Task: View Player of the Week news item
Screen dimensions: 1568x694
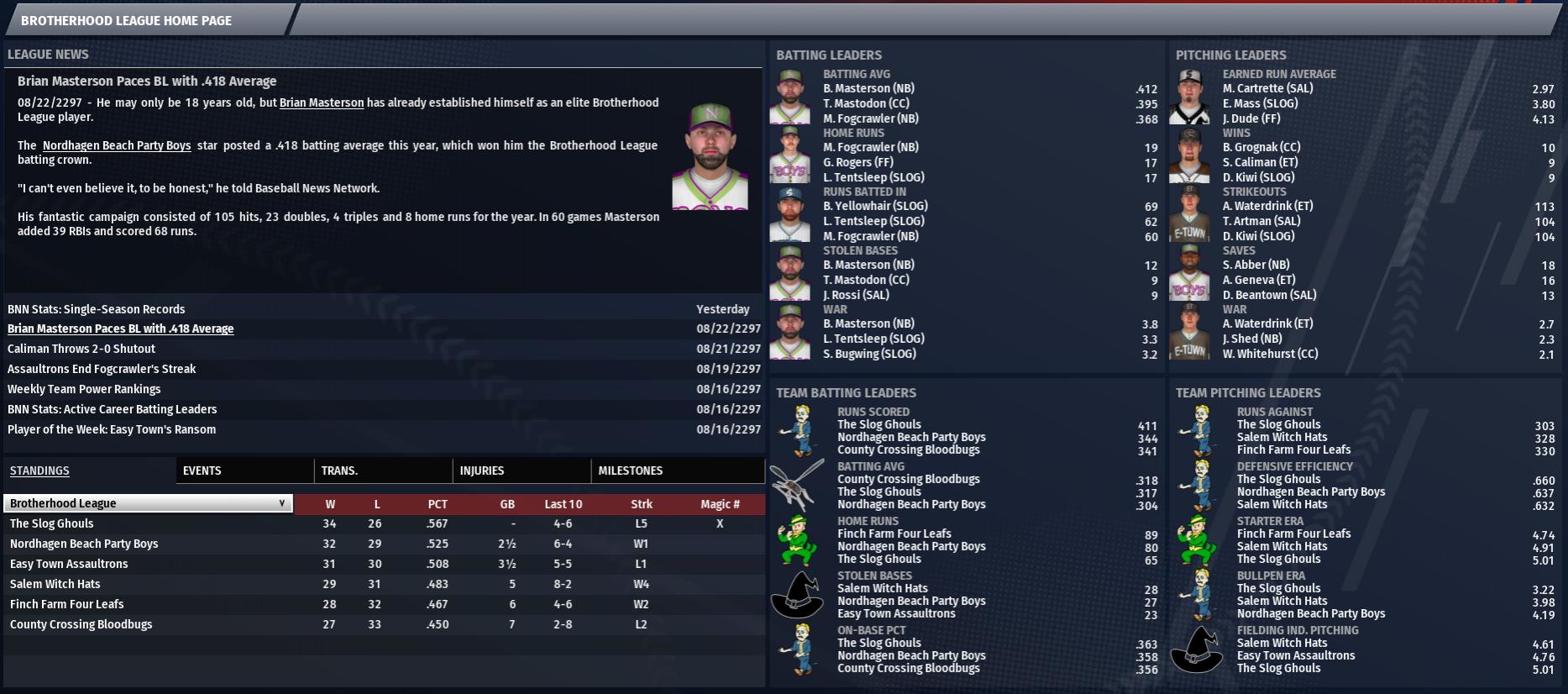Action: [112, 429]
